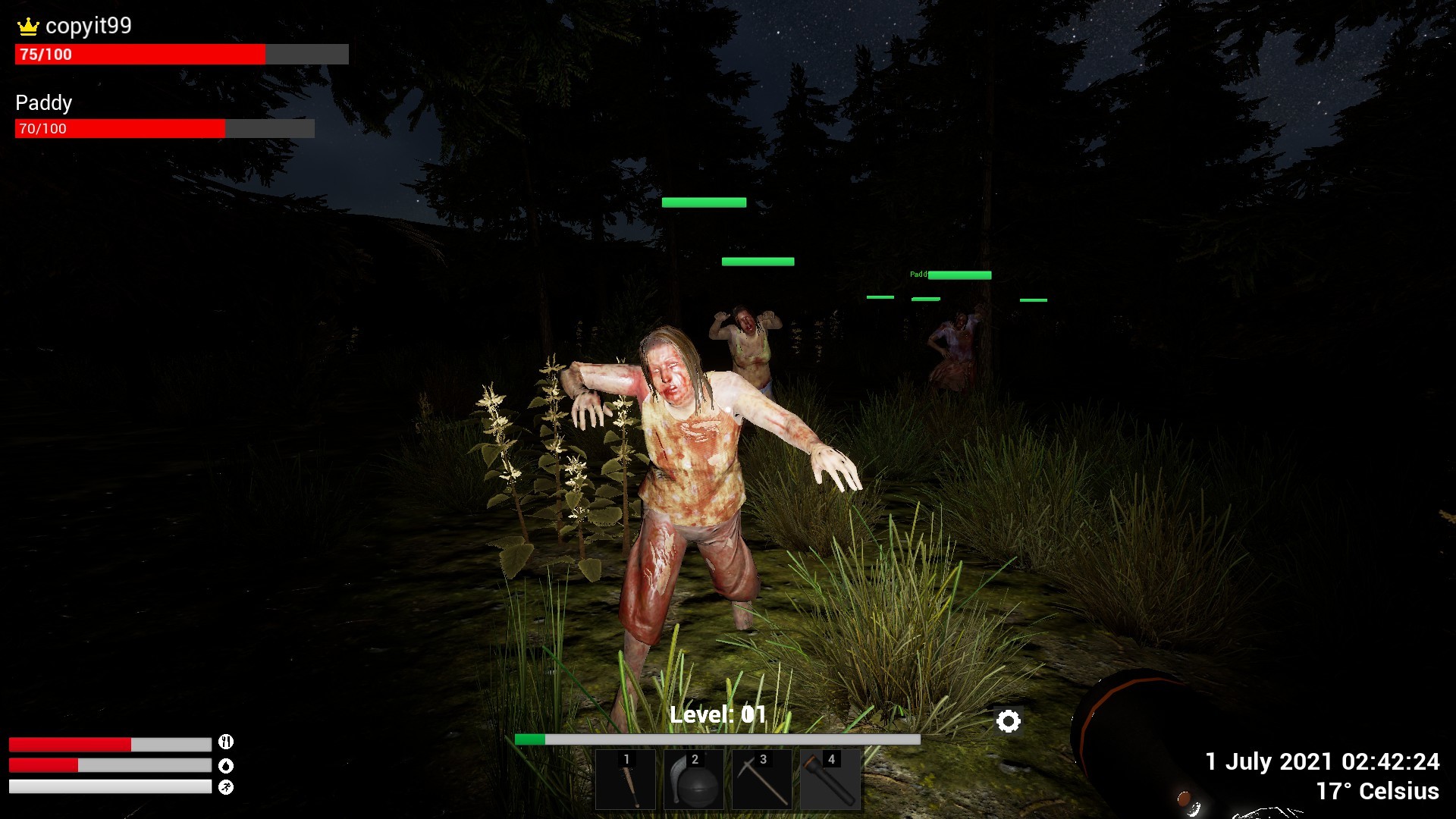Image resolution: width=1456 pixels, height=819 pixels.
Task: Select the pickaxe in hotbar slot 3
Action: [x=762, y=781]
